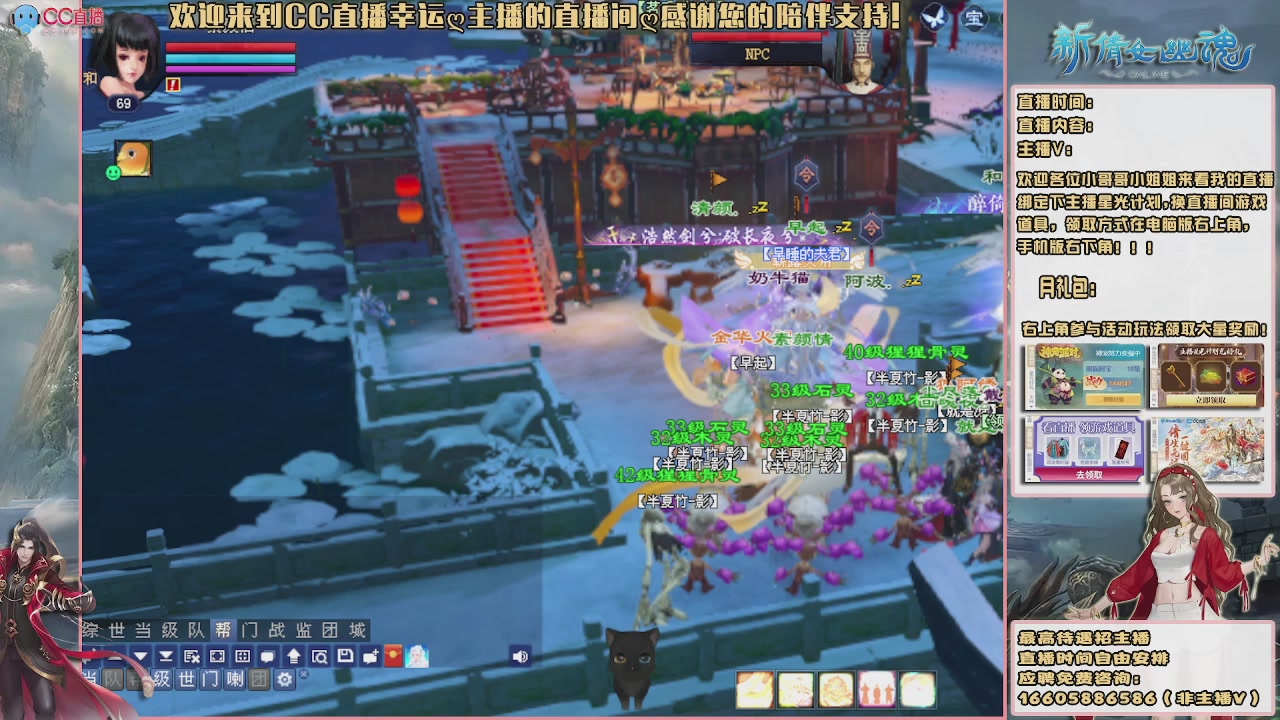
Task: Click the butterfly icon near top right
Action: (937, 18)
